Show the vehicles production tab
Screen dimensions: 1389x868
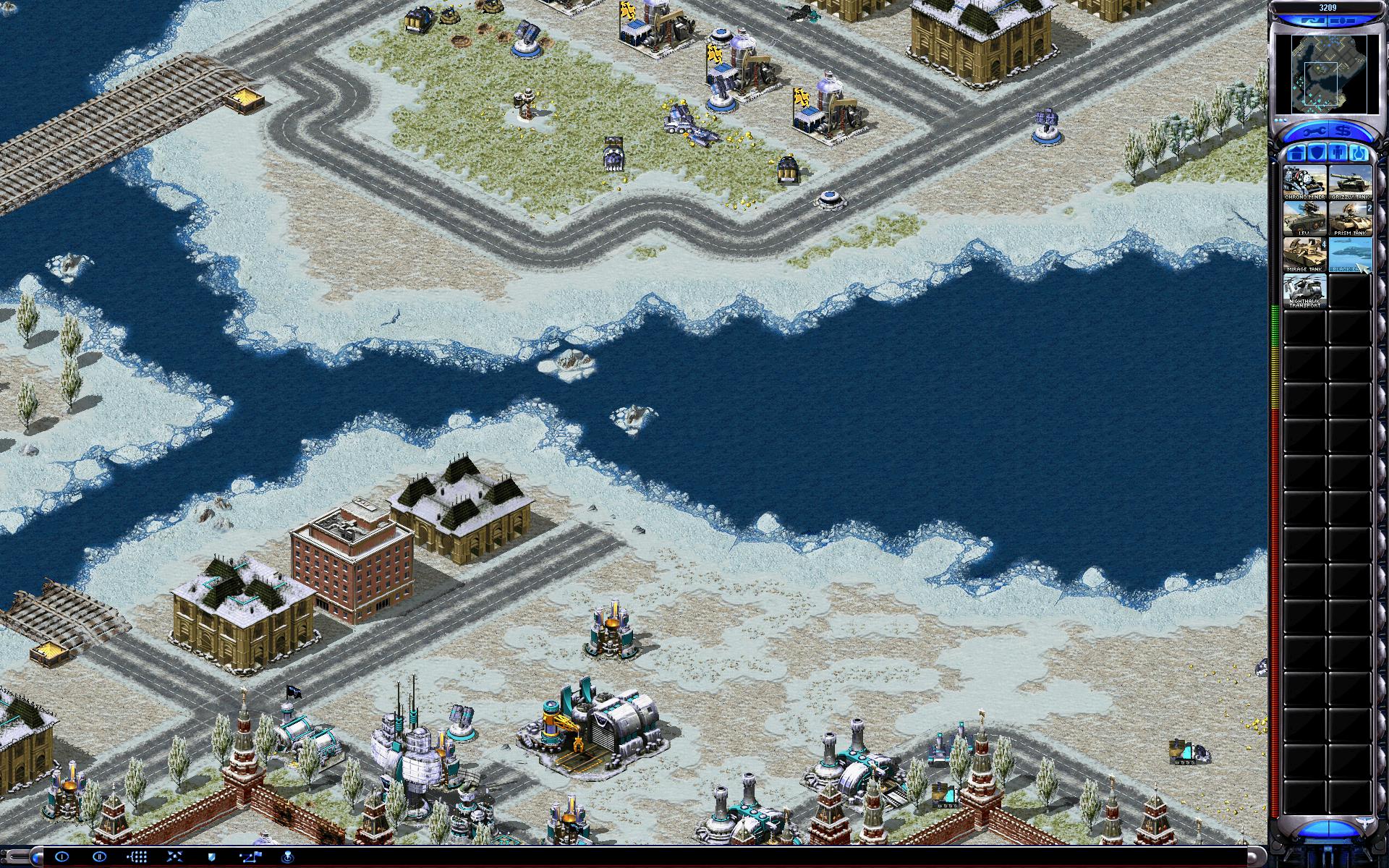(x=1360, y=153)
